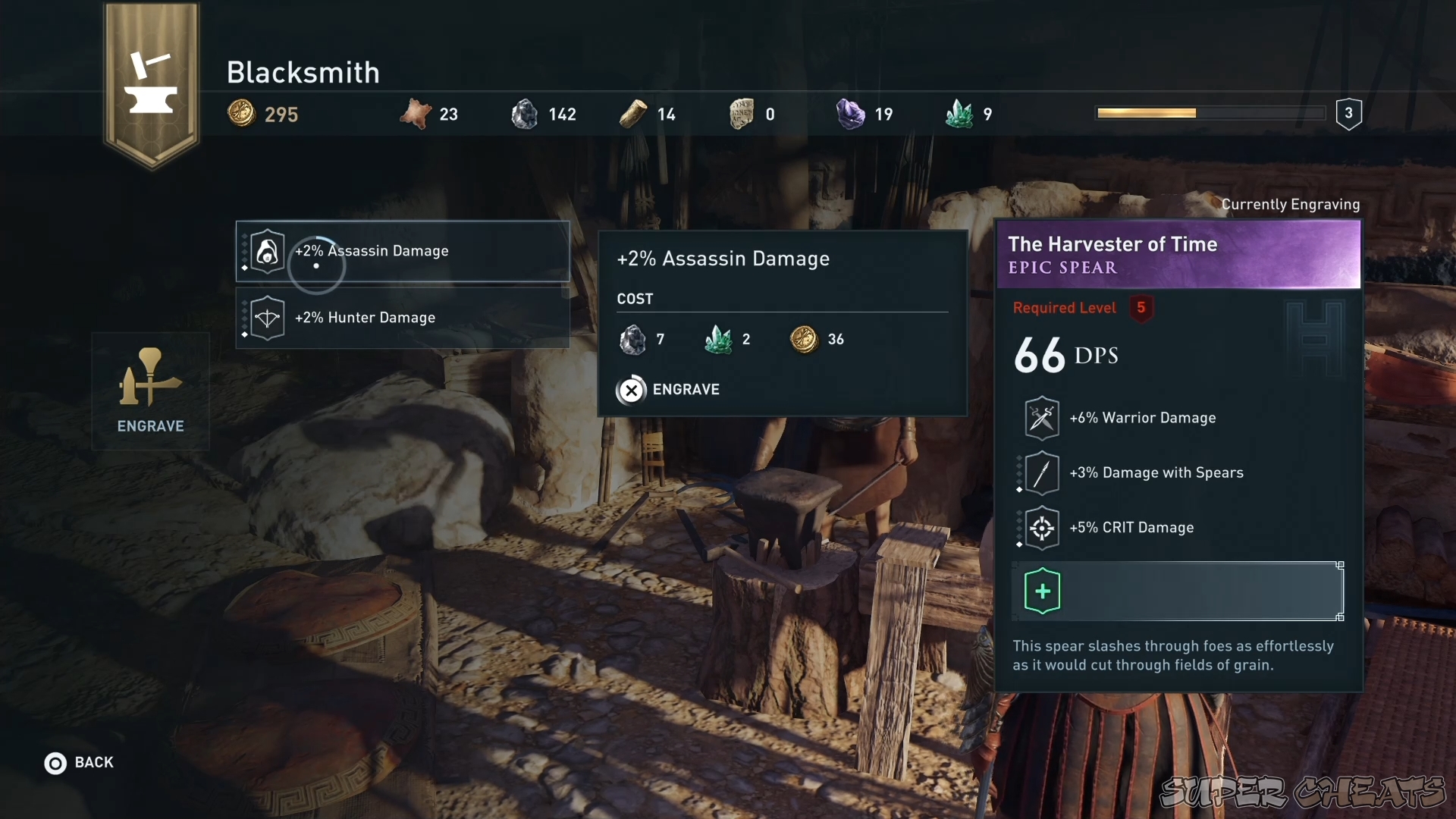1456x819 pixels.
Task: Click the ENGRAVE mode panel on the left
Action: click(x=150, y=392)
